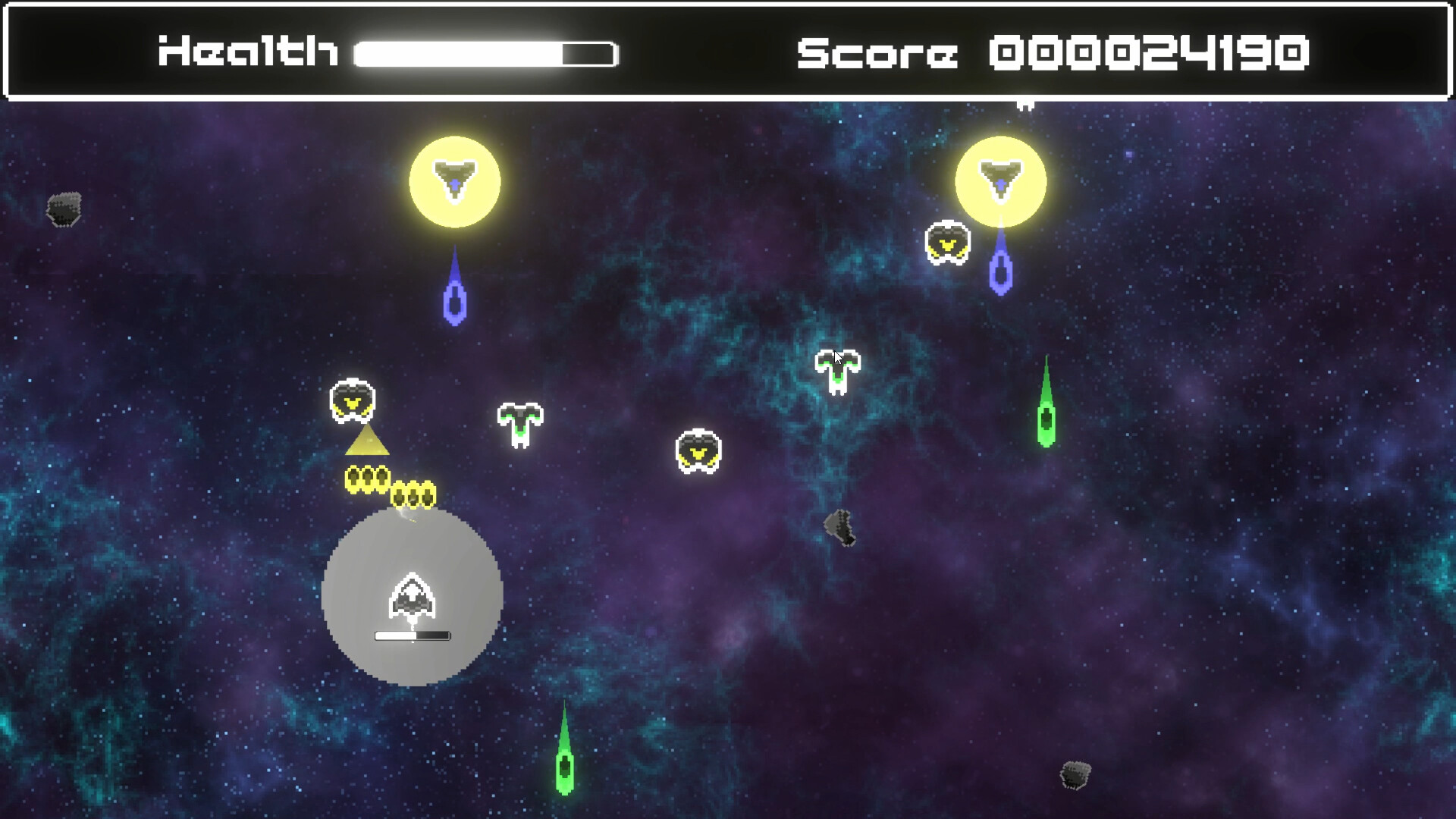The width and height of the screenshot is (1456, 819).
Task: Select the yellow triangle power-up below the enemy
Action: 366,442
